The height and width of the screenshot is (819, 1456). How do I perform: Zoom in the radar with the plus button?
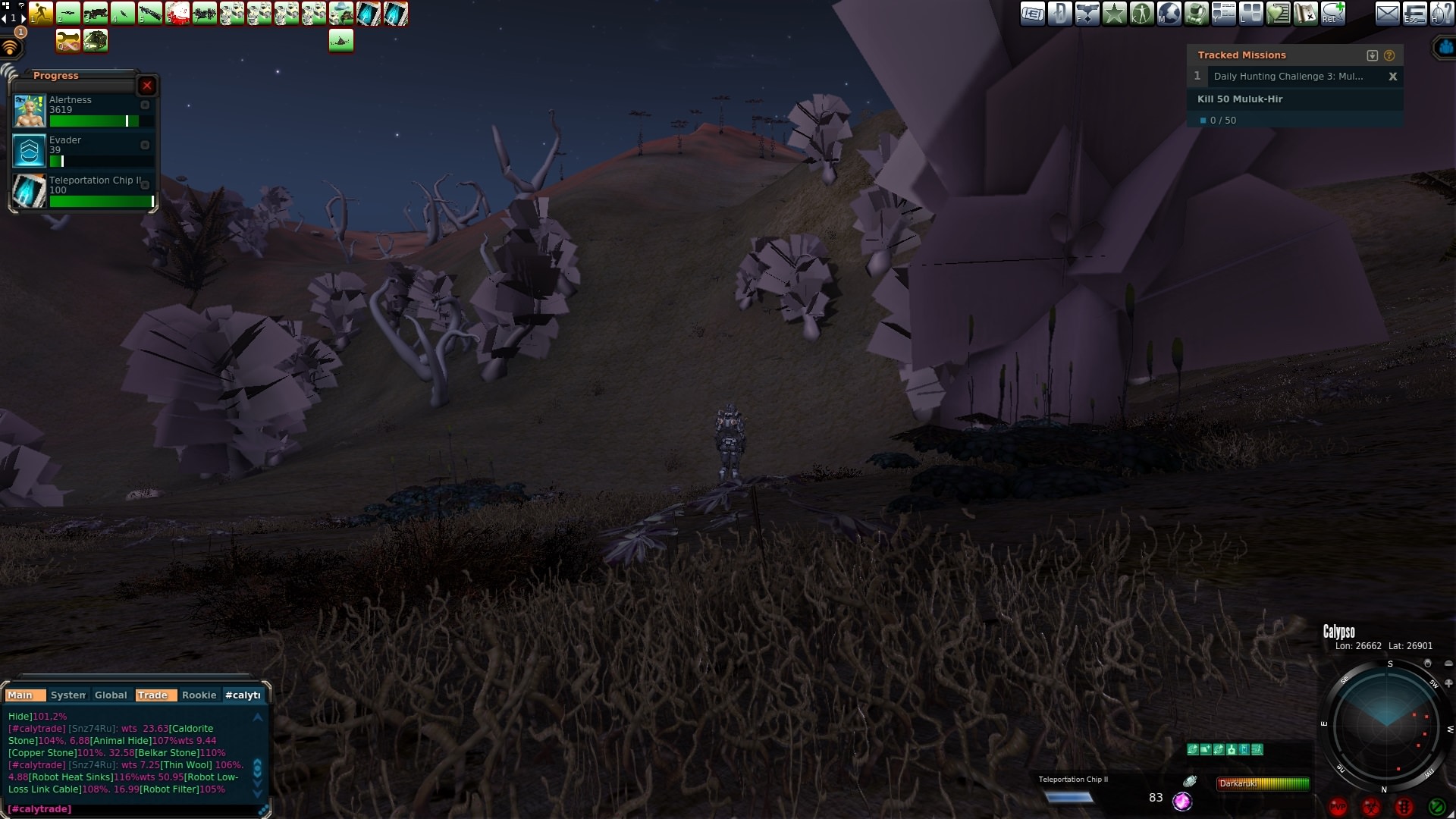[1448, 682]
